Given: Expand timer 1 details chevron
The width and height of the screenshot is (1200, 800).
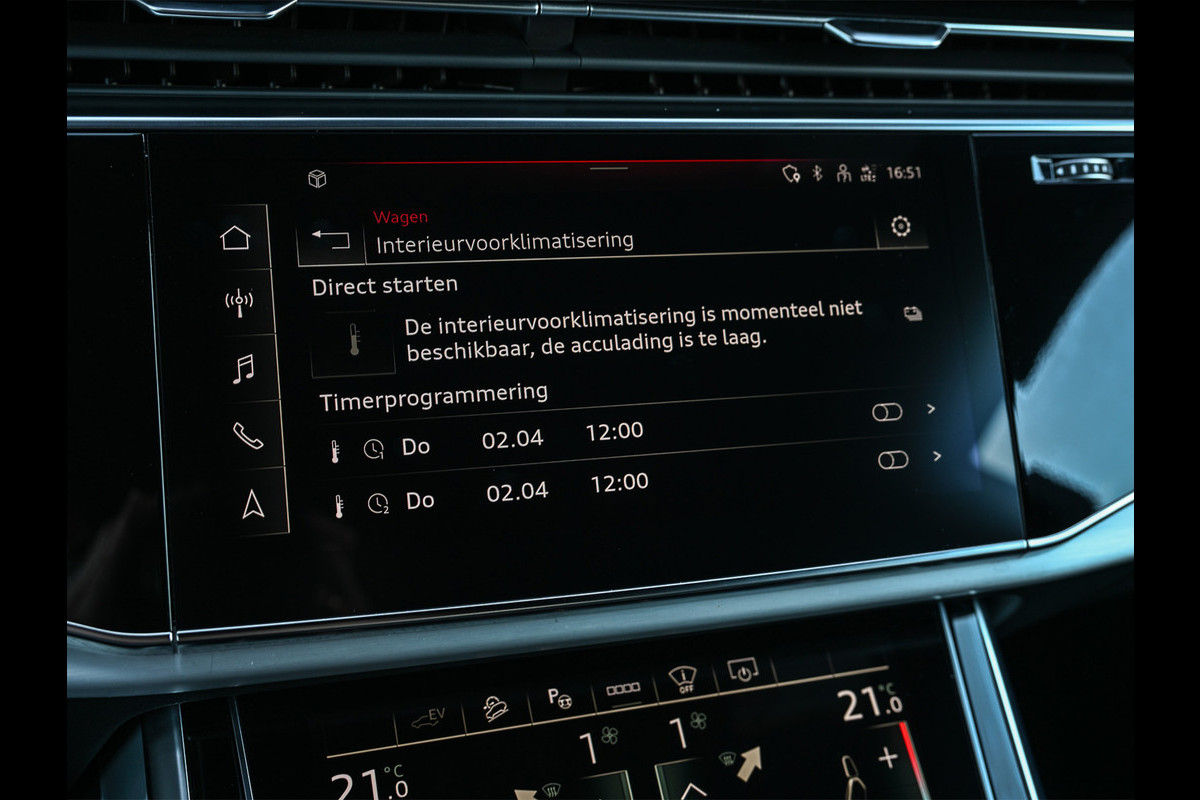Looking at the screenshot, I should 931,408.
